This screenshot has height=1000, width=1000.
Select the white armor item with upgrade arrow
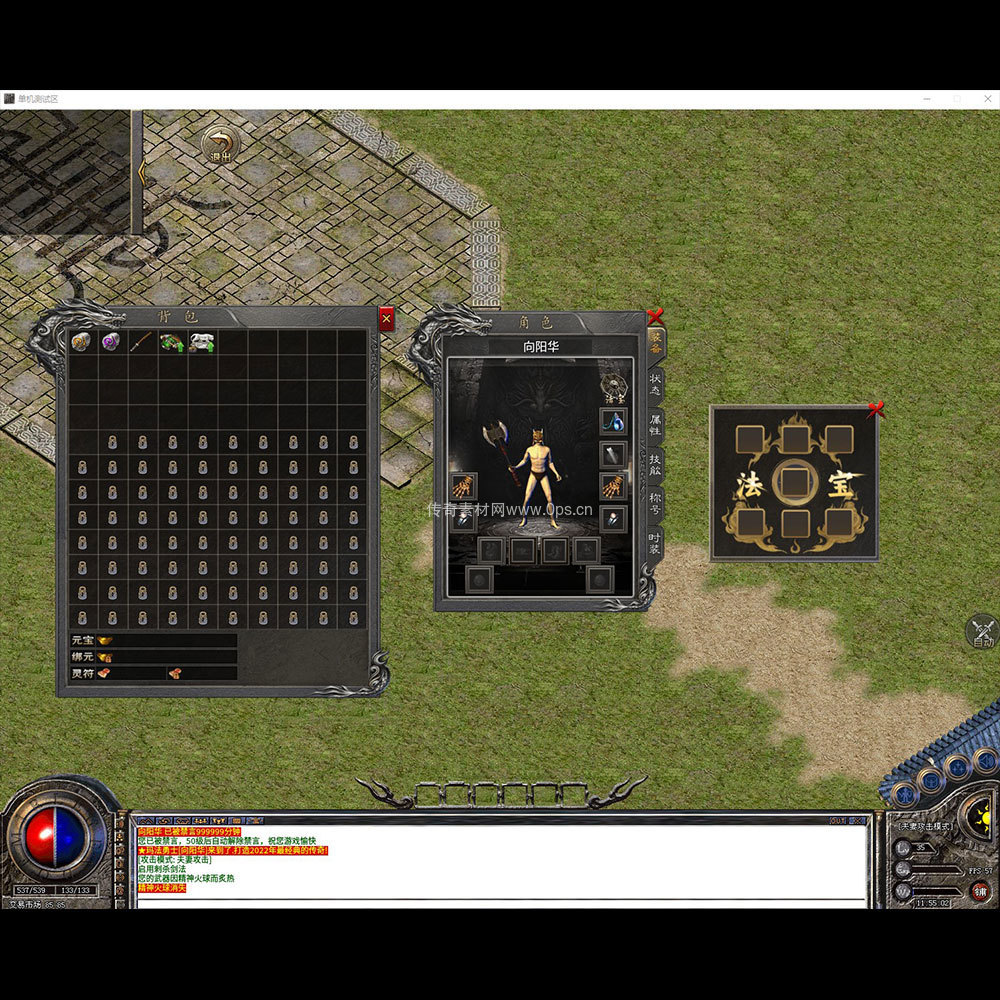coord(202,342)
